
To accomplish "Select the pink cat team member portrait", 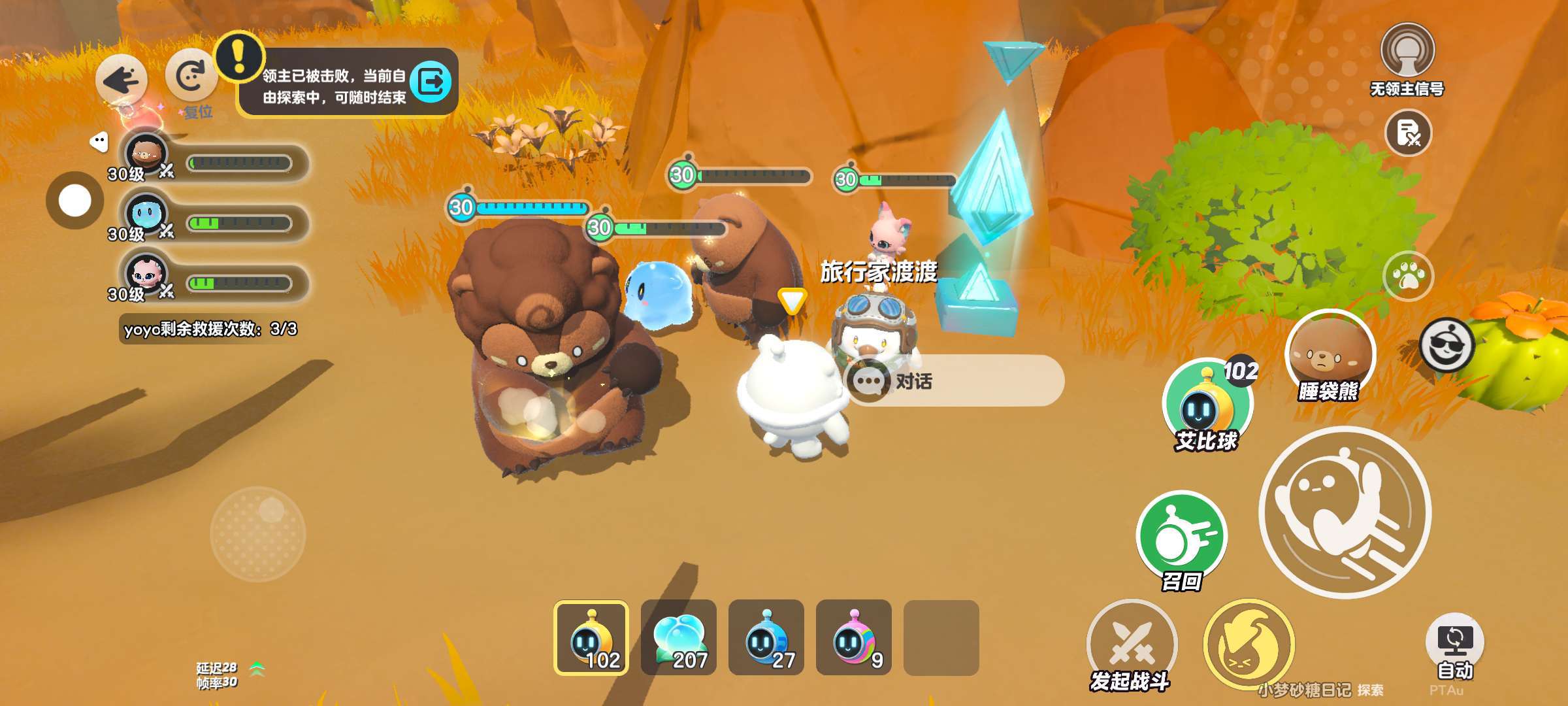I will [146, 275].
